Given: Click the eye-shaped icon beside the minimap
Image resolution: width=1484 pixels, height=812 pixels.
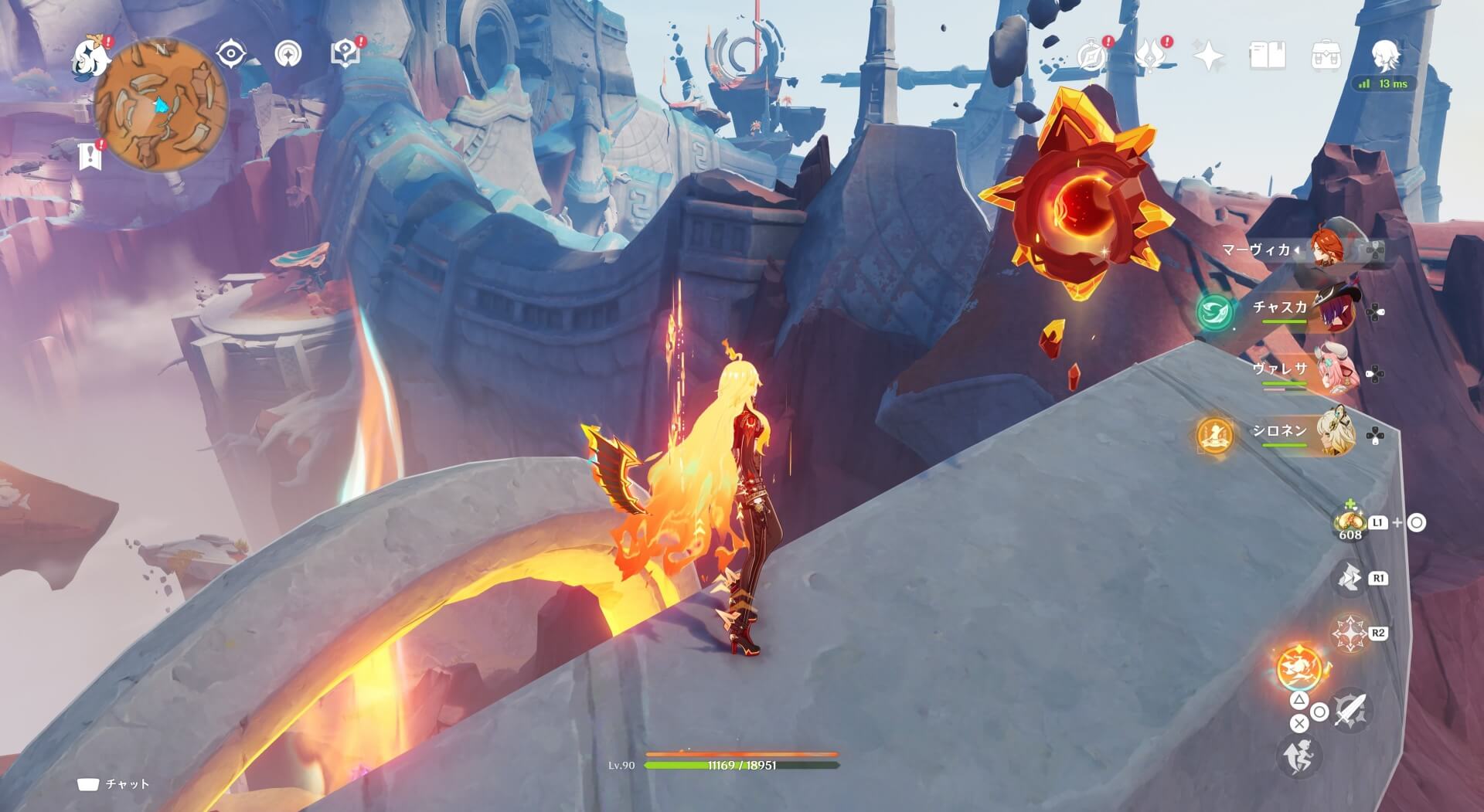Looking at the screenshot, I should coord(231,54).
